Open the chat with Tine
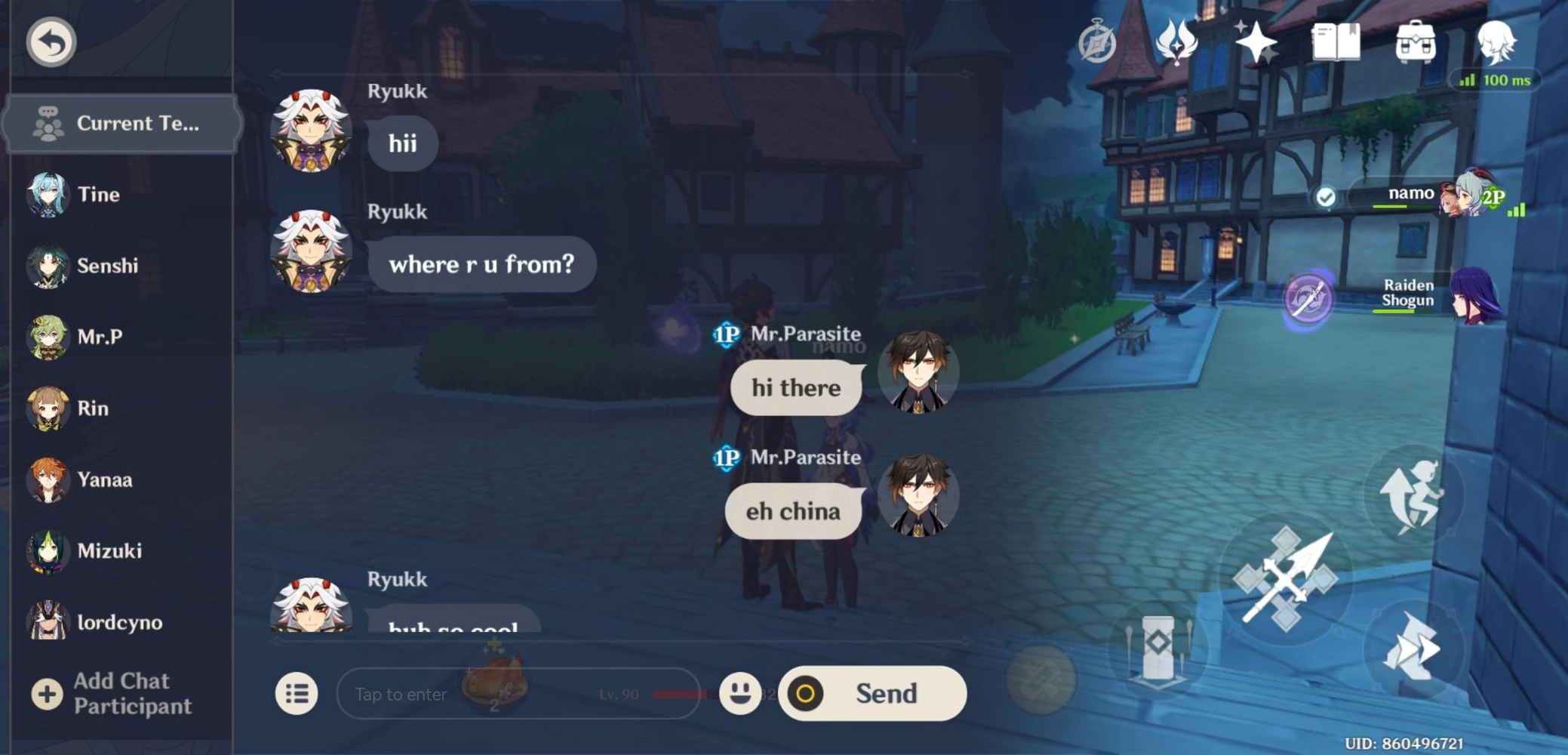 pos(83,194)
